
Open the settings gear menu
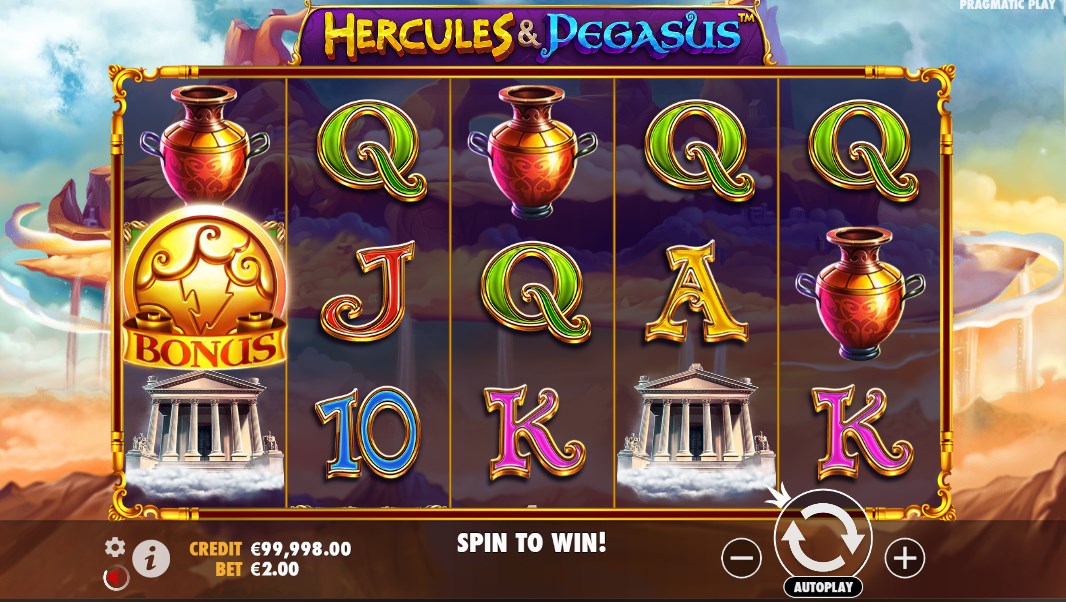coord(116,547)
